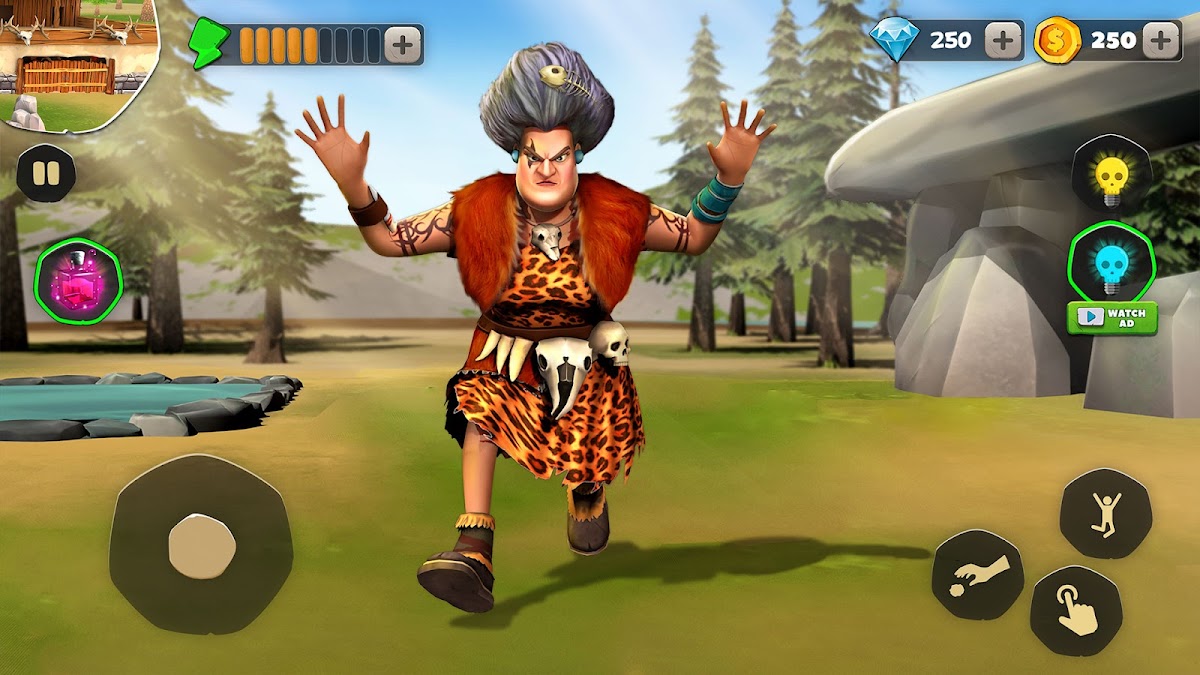Add more energy with the plus button
Image resolution: width=1200 pixels, height=675 pixels.
point(402,45)
